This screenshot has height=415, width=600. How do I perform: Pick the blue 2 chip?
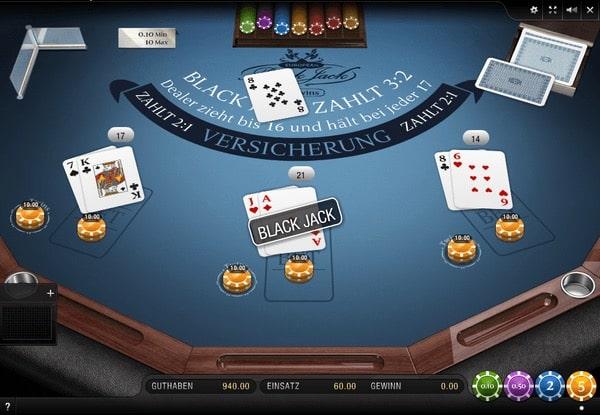coord(548,385)
